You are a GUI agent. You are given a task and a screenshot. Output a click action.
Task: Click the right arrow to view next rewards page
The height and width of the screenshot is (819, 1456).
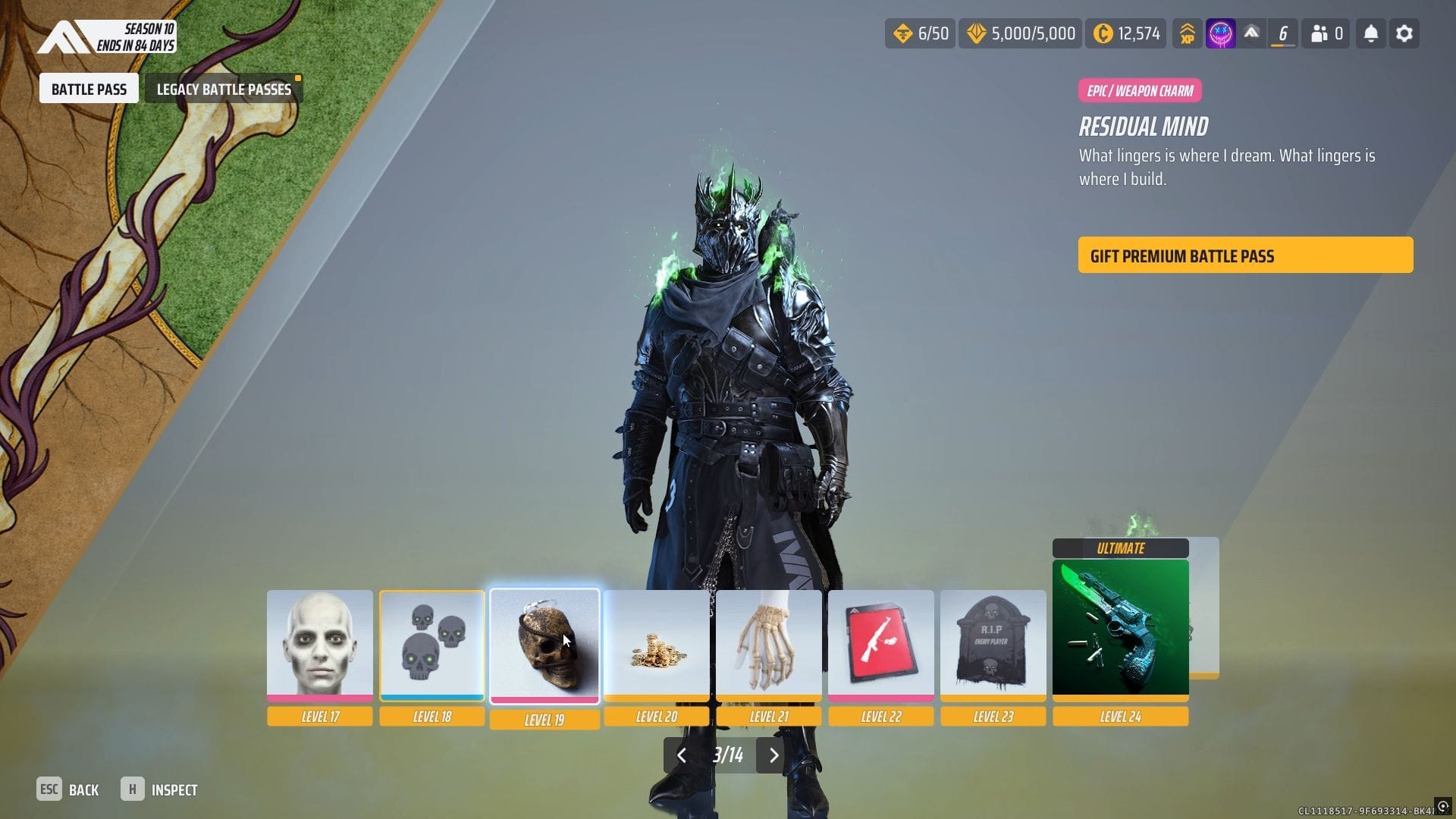pos(773,755)
